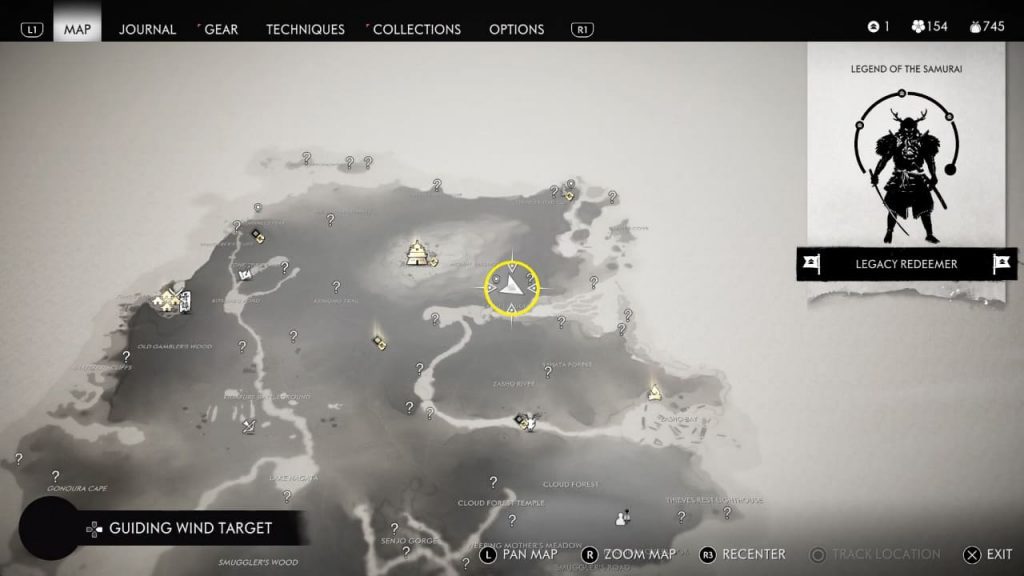
Task: Select the Map tab
Action: click(77, 29)
